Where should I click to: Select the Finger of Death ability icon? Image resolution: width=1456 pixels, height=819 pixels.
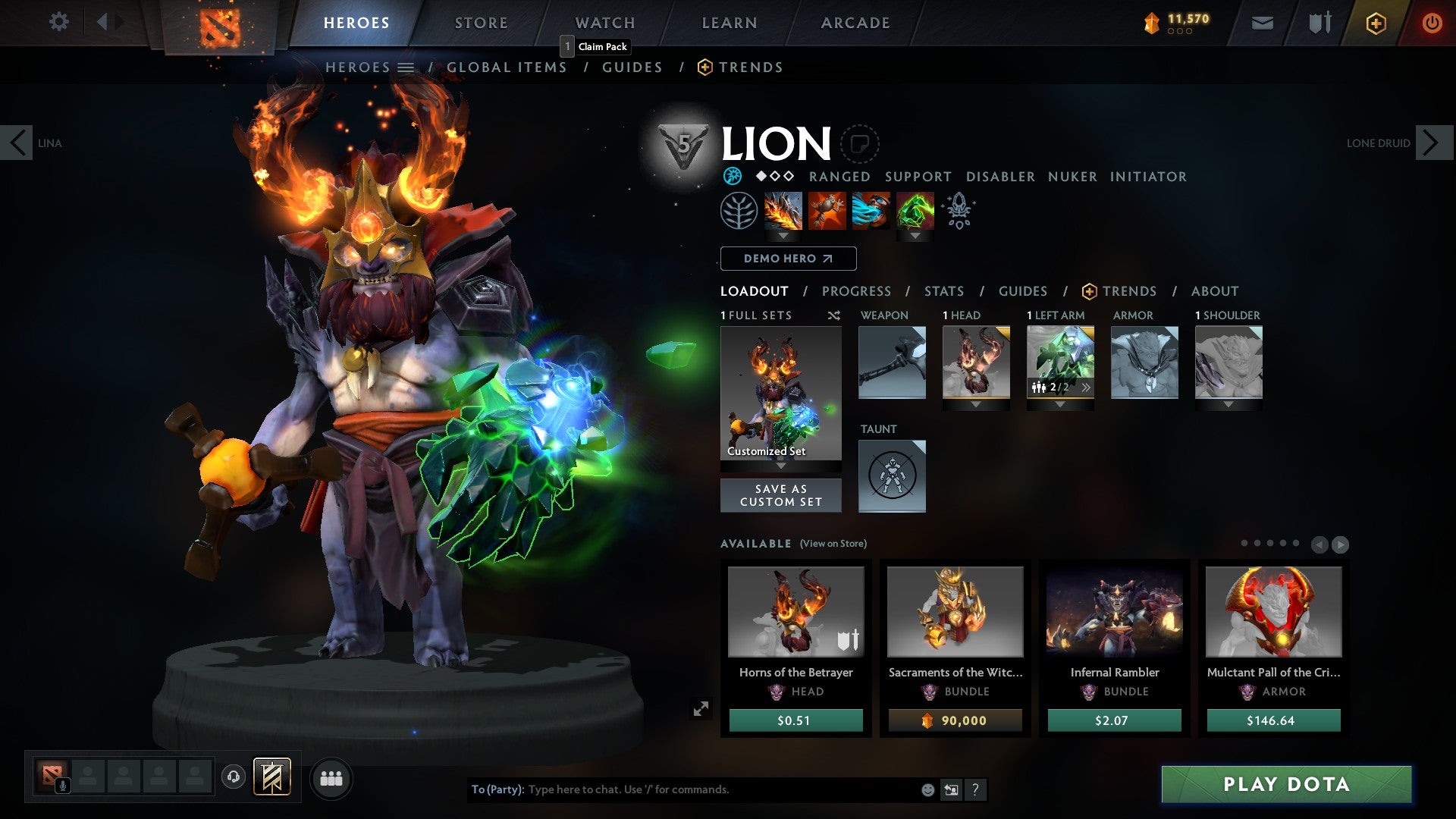[914, 211]
